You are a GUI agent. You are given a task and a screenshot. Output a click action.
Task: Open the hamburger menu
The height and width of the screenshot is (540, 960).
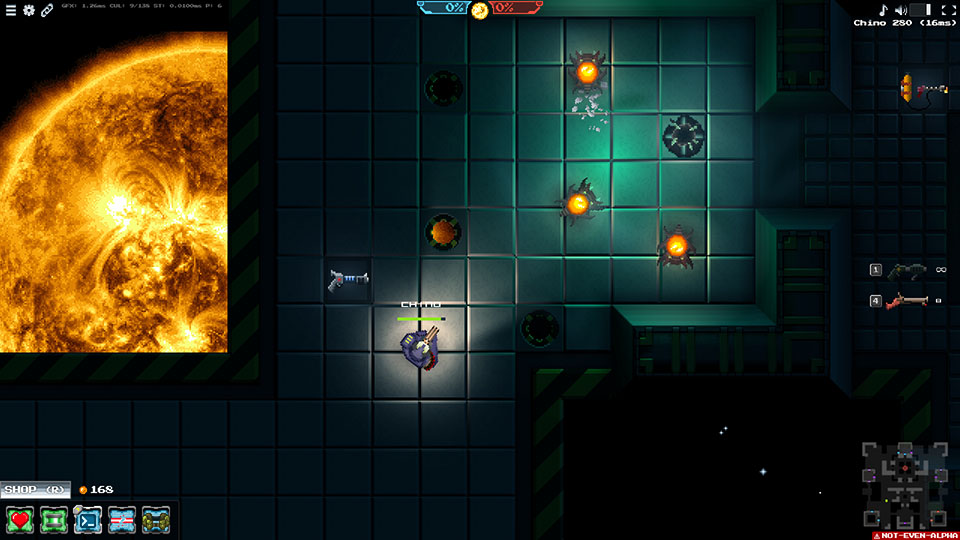(11, 10)
